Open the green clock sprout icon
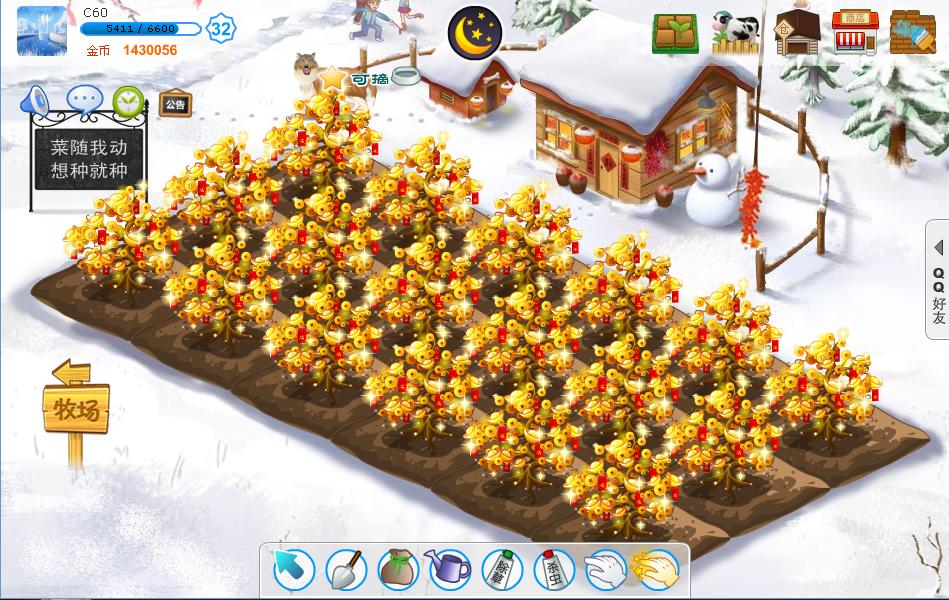Image resolution: width=949 pixels, height=600 pixels. click(128, 100)
